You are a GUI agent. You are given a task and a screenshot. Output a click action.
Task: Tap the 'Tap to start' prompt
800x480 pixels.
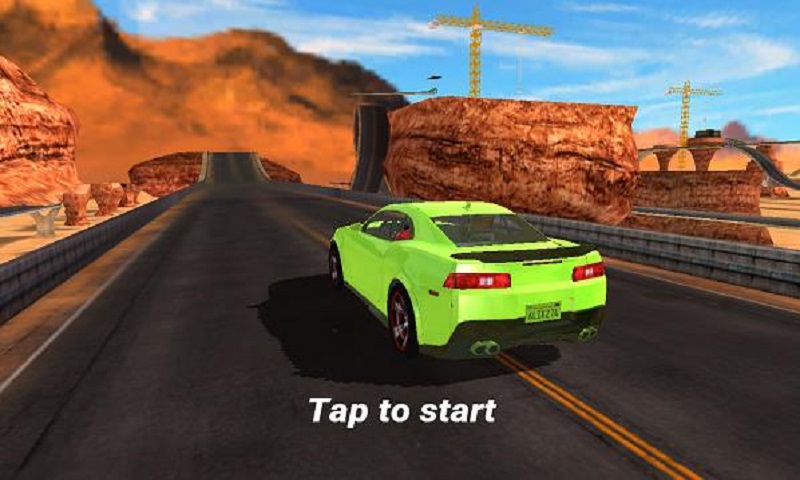402,410
